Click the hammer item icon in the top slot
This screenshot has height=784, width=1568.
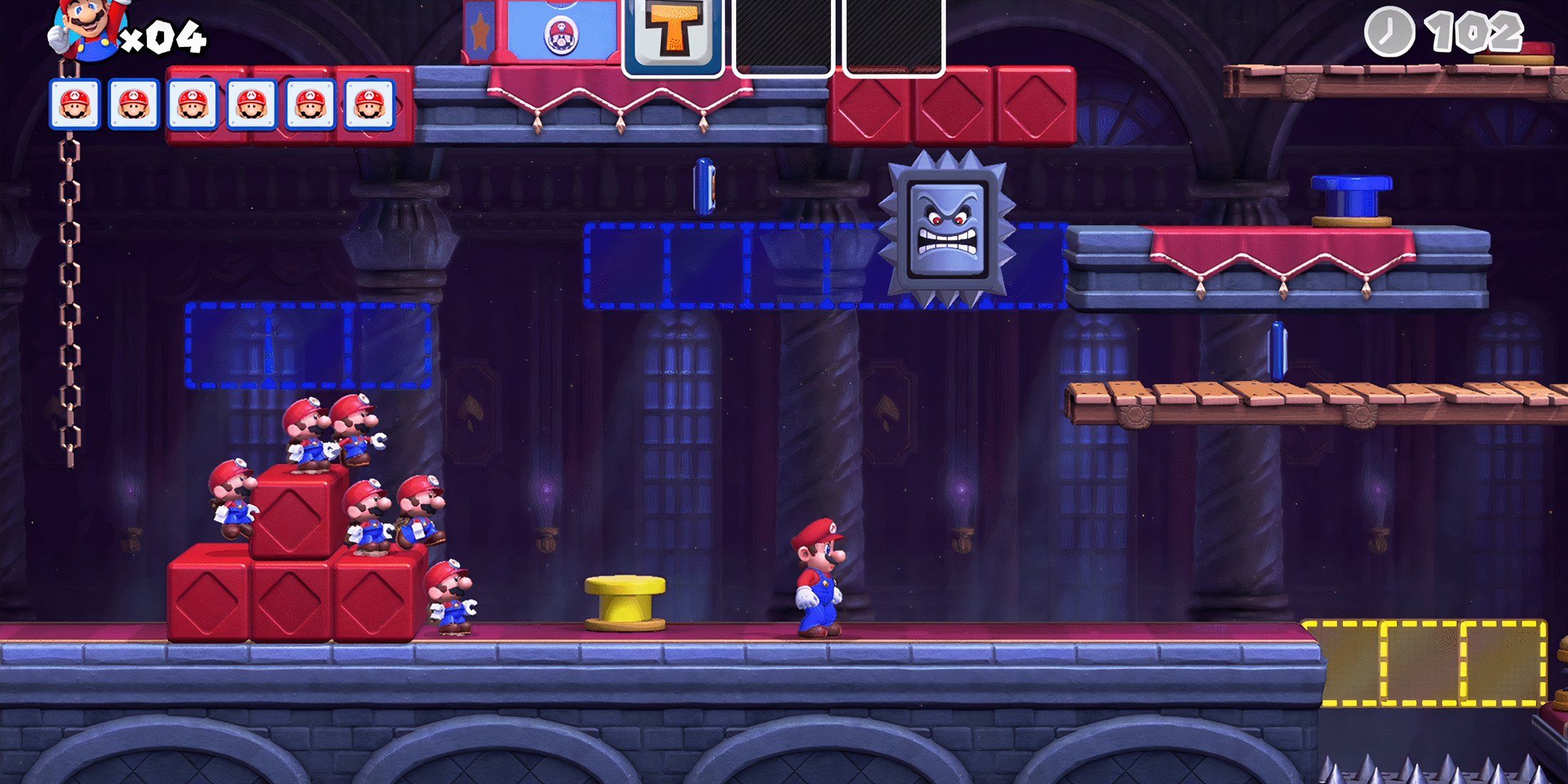674,33
